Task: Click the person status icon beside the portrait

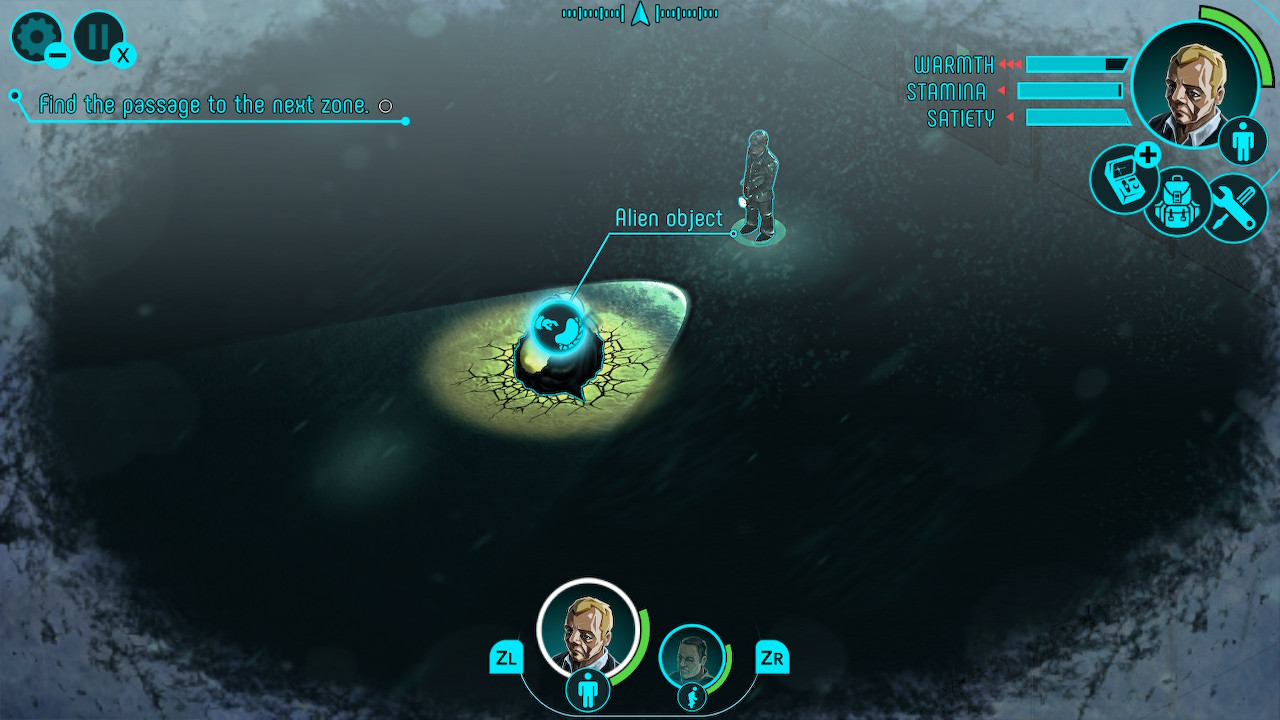Action: click(1242, 142)
